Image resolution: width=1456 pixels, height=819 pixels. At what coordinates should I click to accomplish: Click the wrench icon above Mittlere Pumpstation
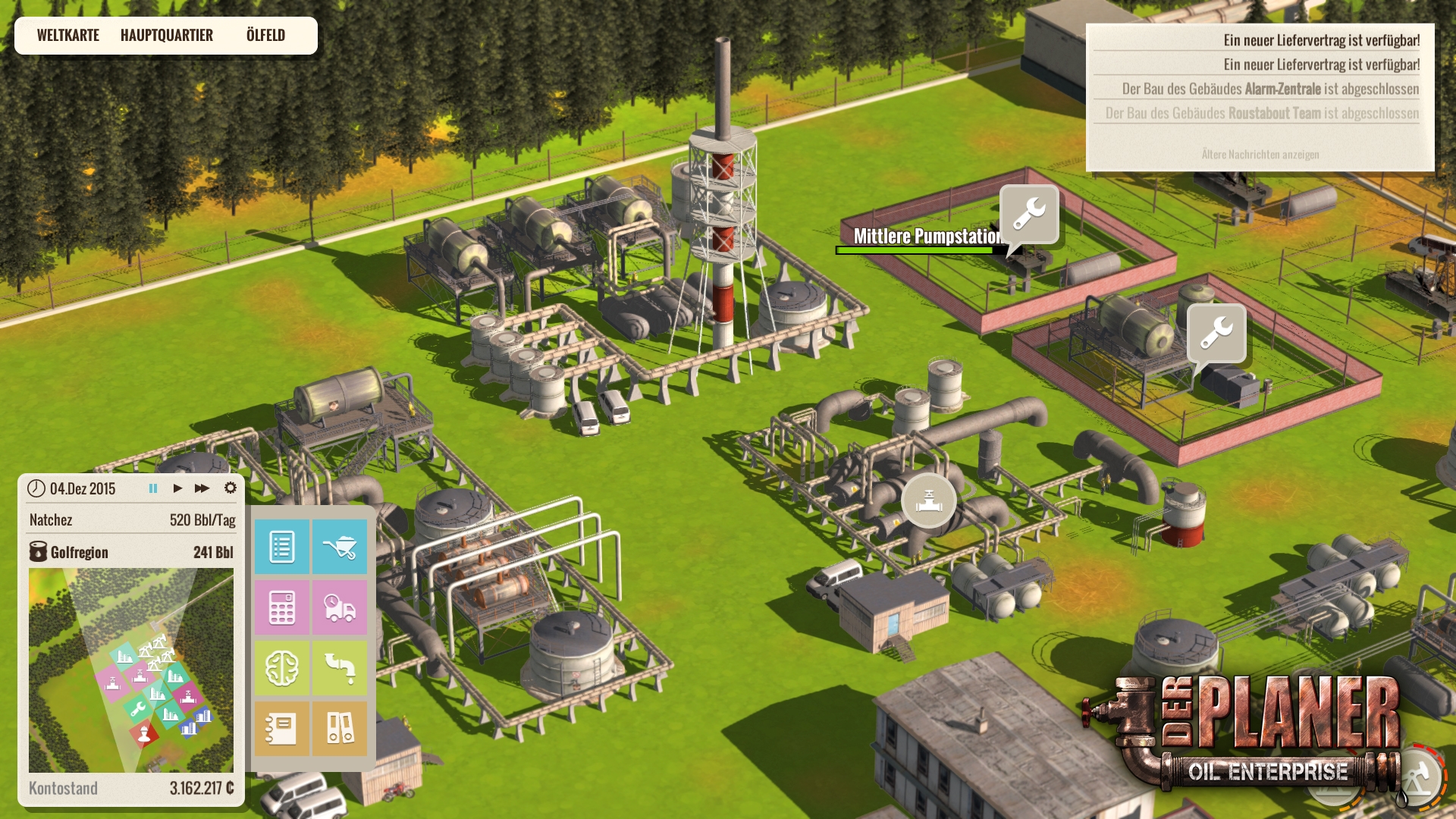pos(1029,214)
